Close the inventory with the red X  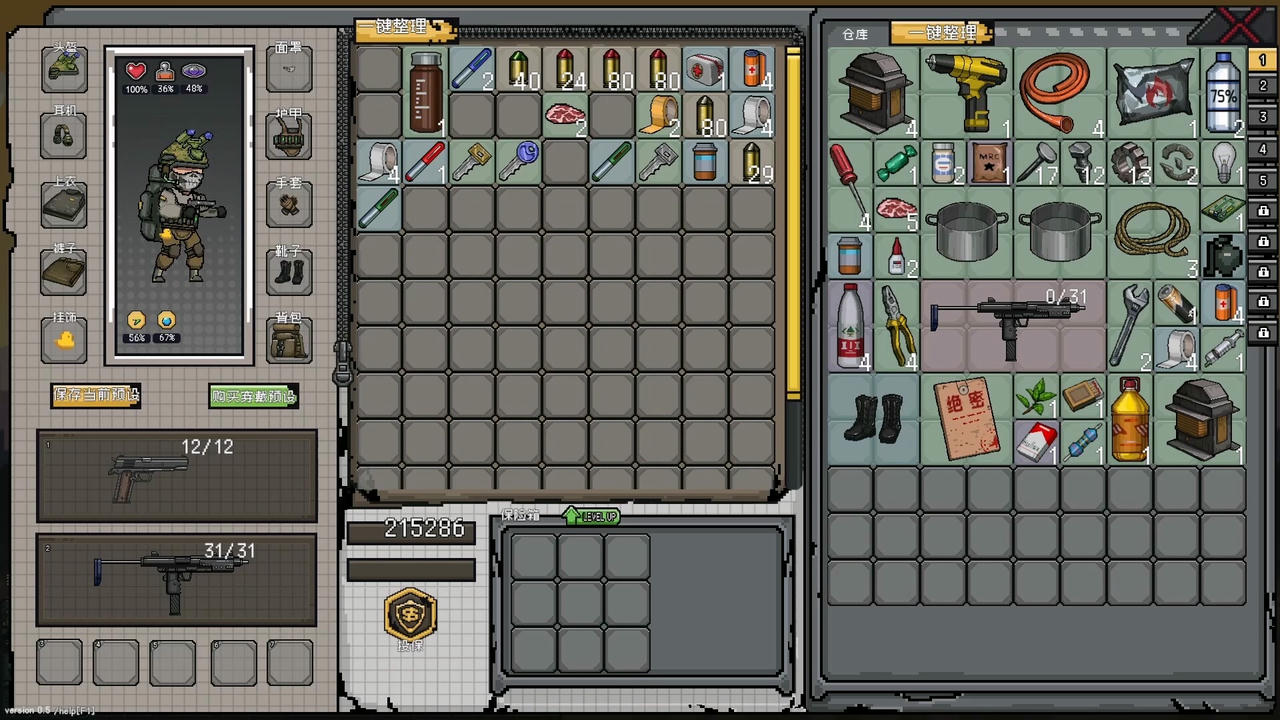(x=1240, y=24)
